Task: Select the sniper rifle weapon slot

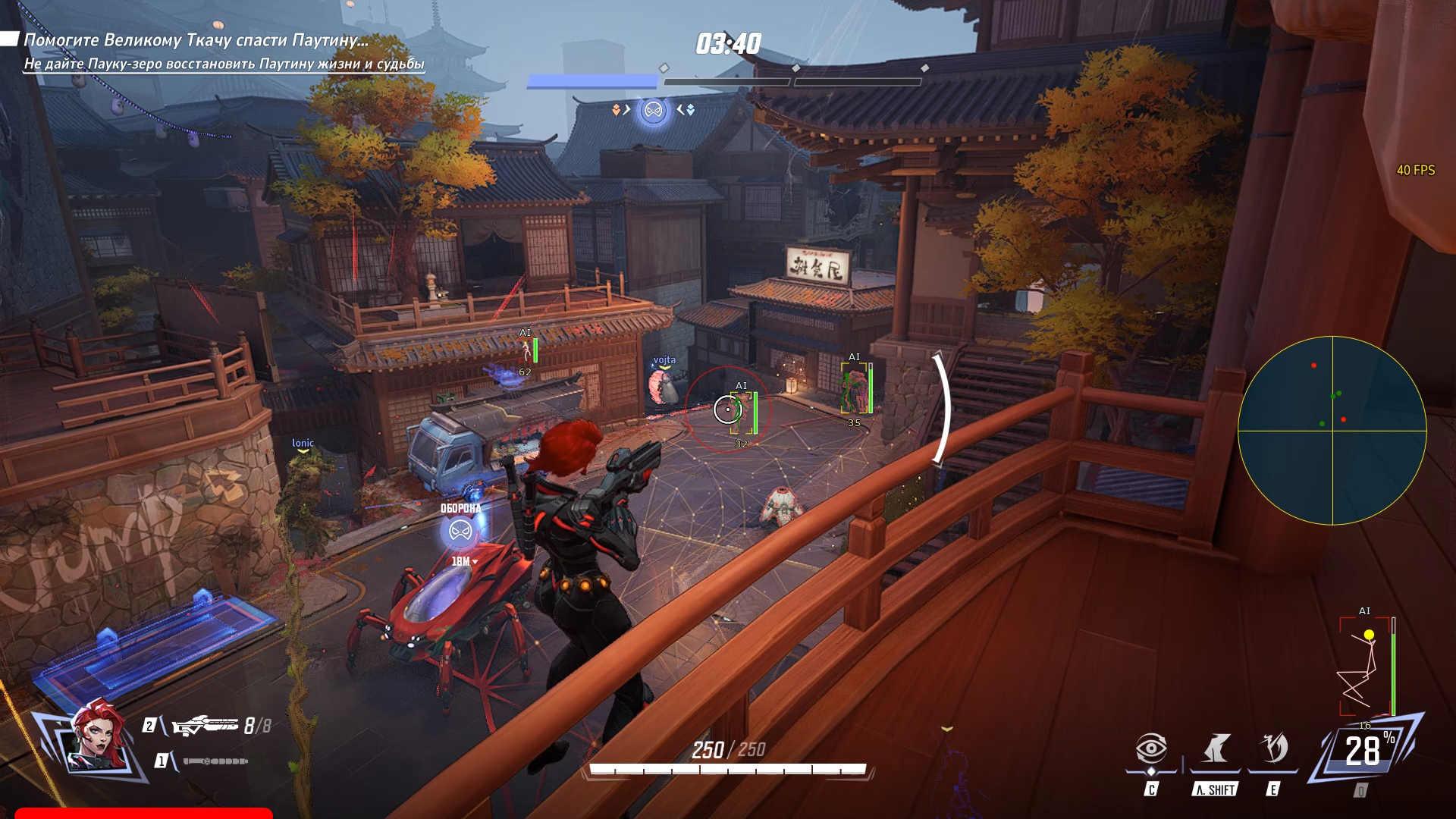Action: 206,726
